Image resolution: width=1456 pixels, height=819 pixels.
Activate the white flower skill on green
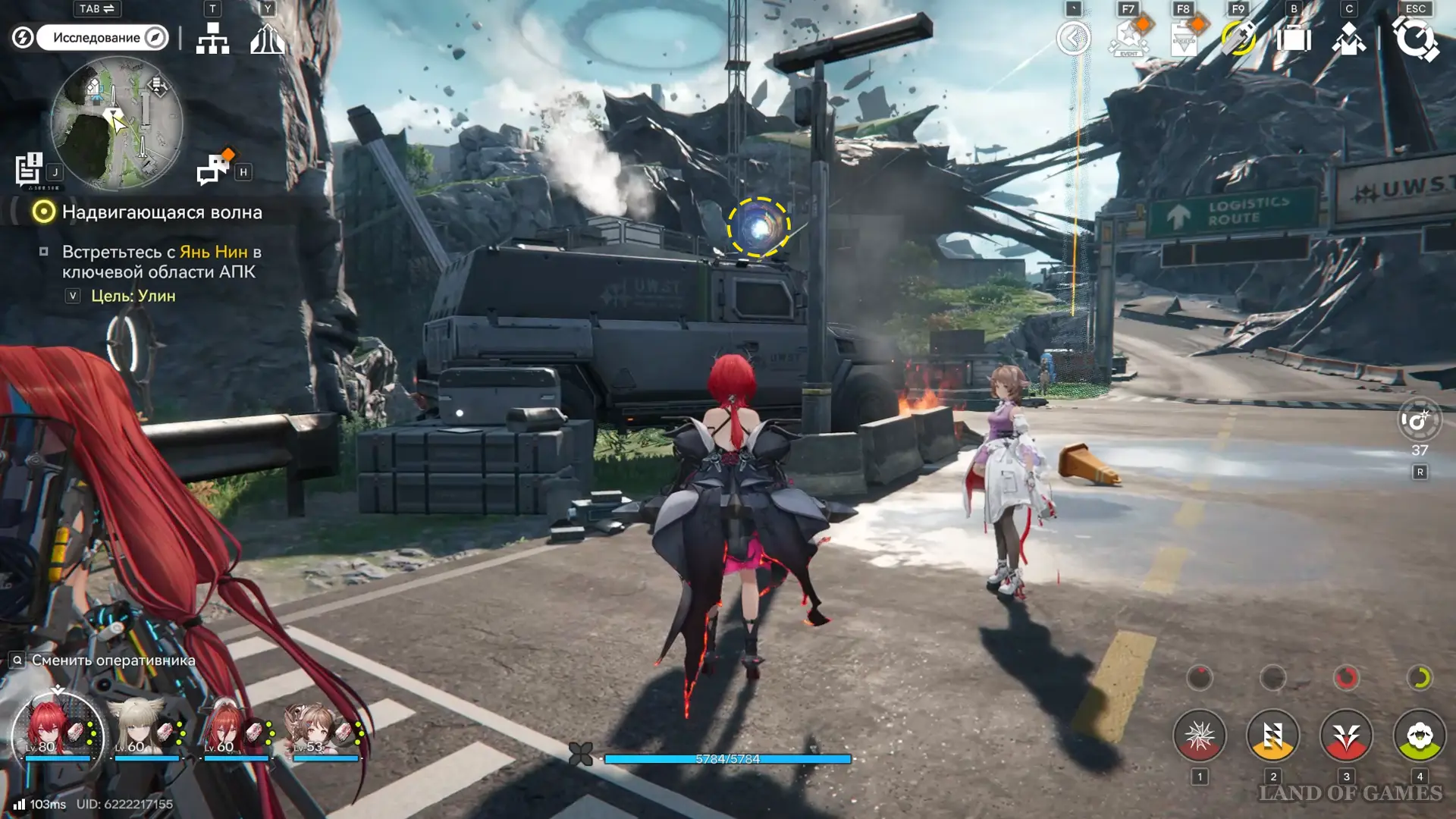(x=1420, y=736)
